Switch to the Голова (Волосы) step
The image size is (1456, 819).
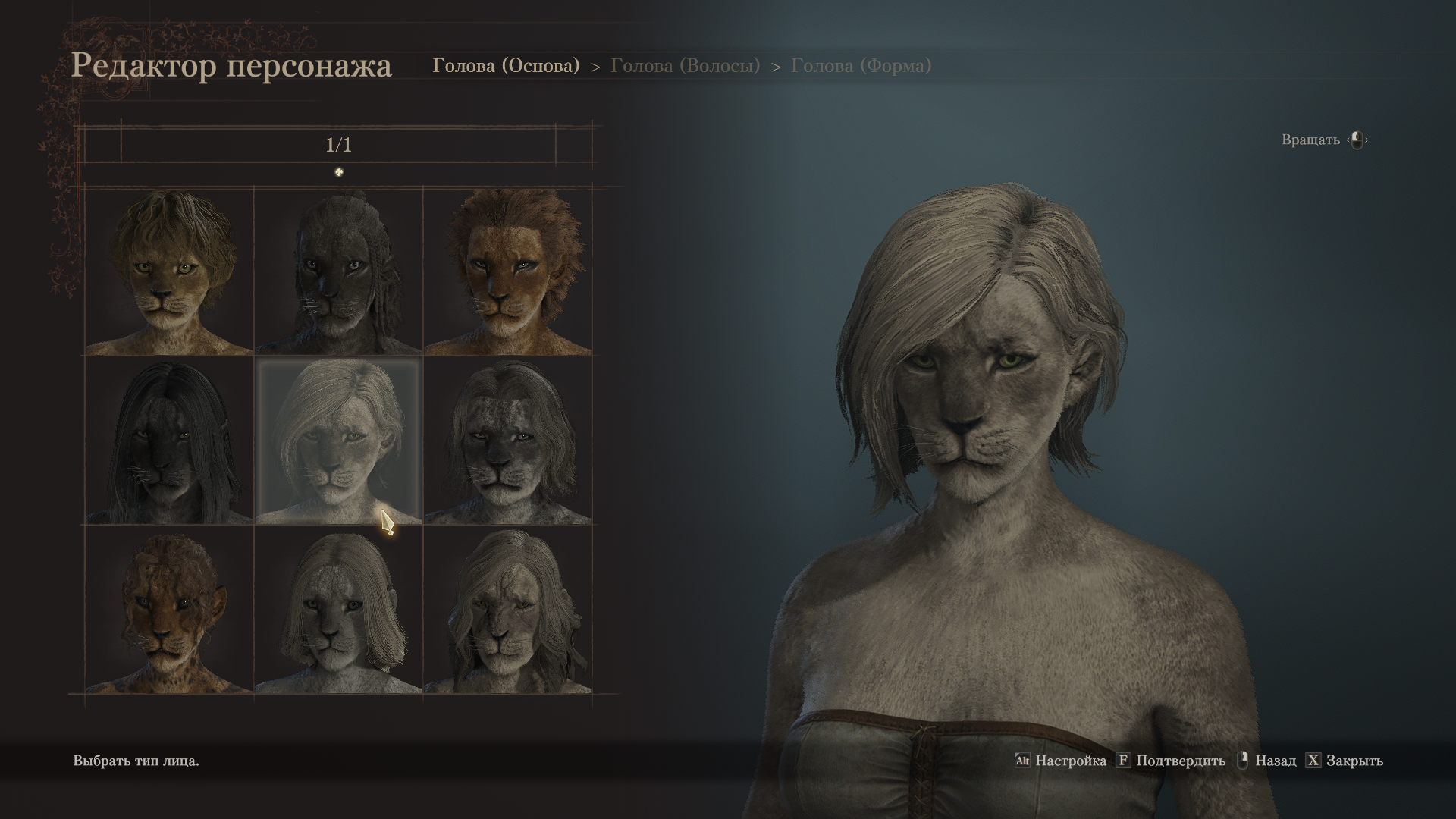pyautogui.click(x=685, y=66)
